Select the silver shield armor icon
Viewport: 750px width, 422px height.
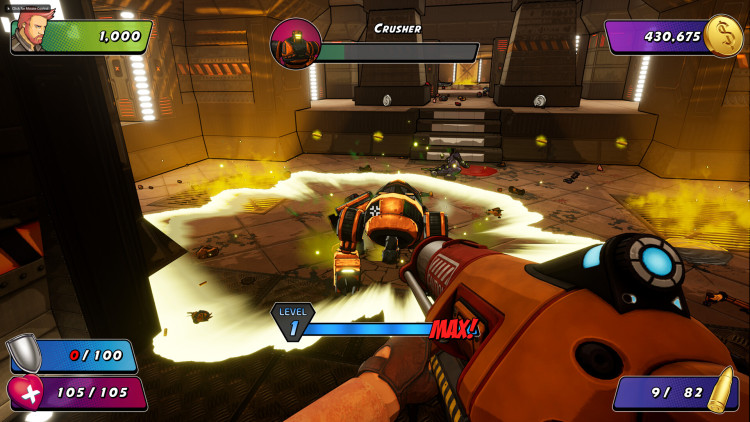(x=23, y=351)
